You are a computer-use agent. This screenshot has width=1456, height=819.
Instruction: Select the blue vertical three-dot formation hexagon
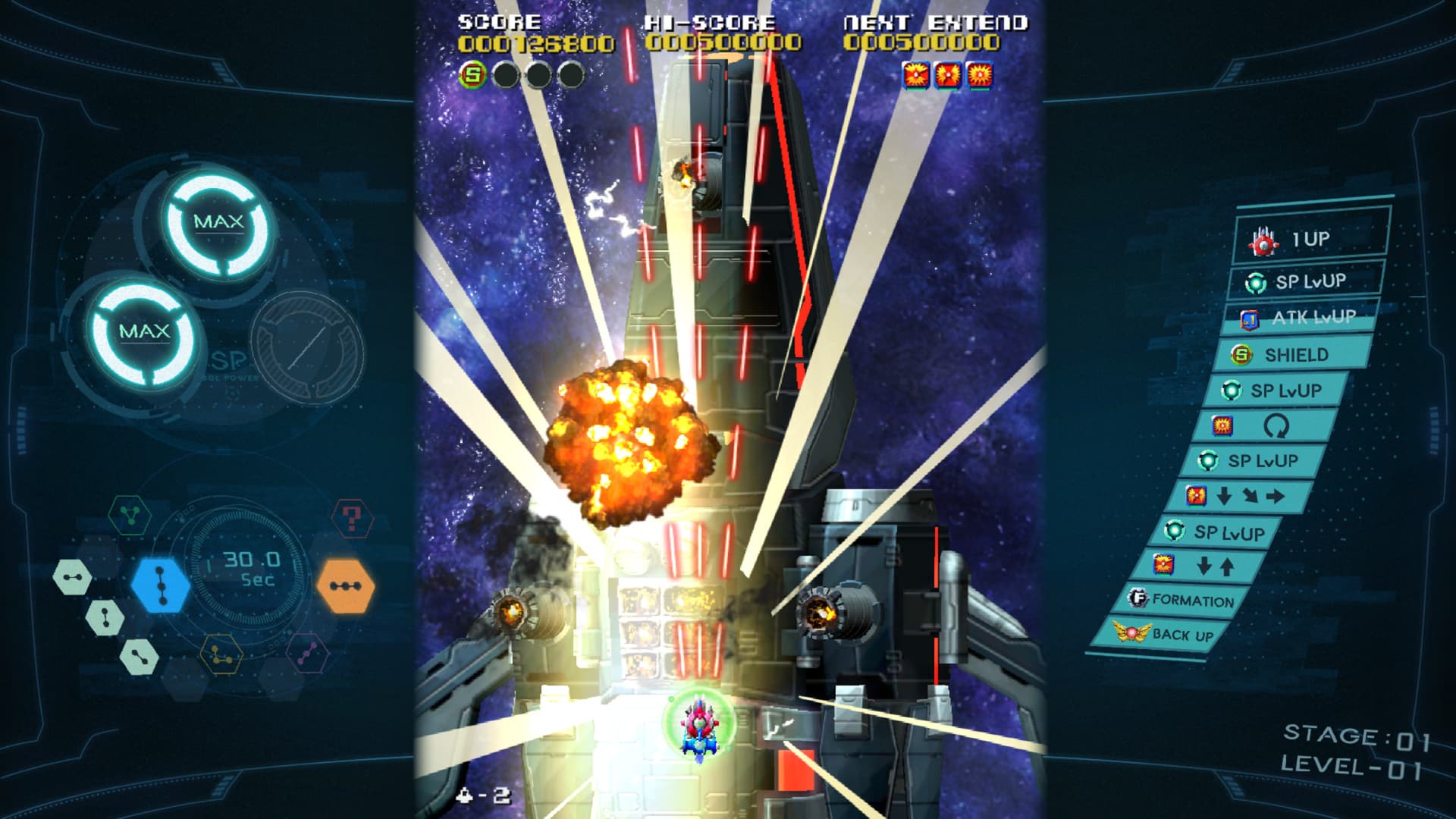click(x=160, y=585)
